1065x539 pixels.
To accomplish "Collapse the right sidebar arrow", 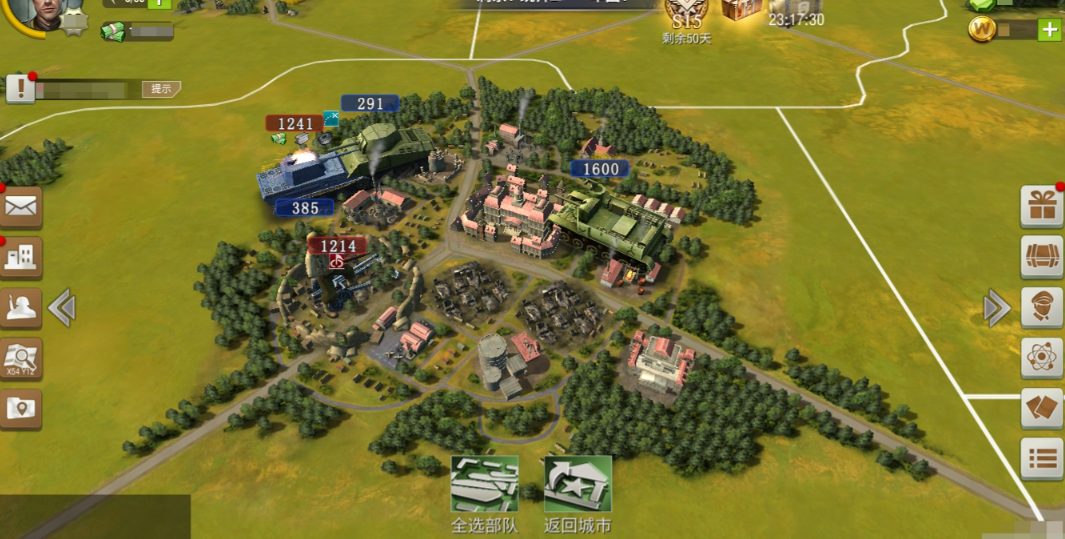I will pos(996,308).
